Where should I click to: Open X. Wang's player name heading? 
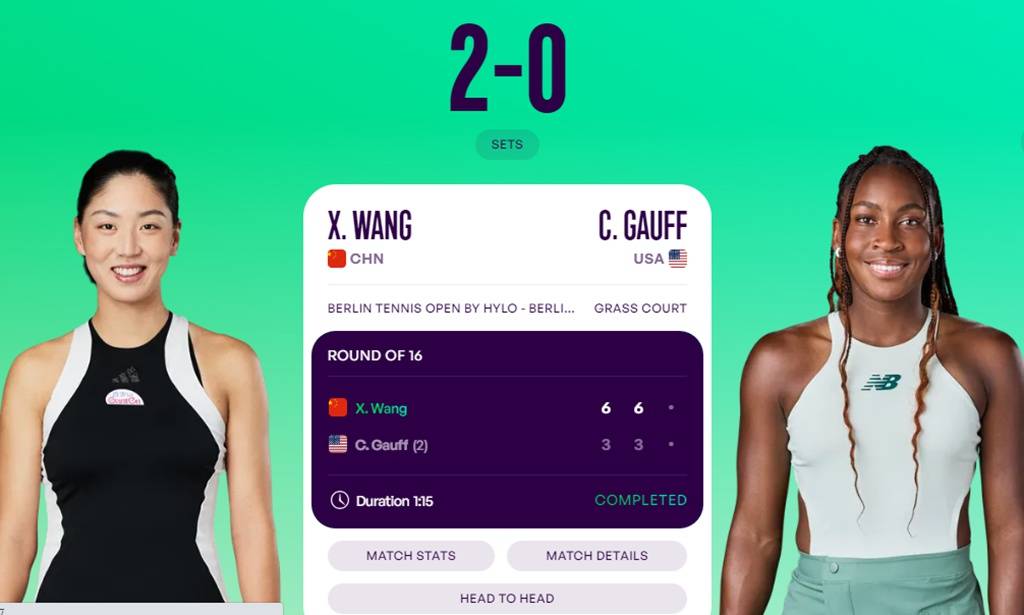370,227
